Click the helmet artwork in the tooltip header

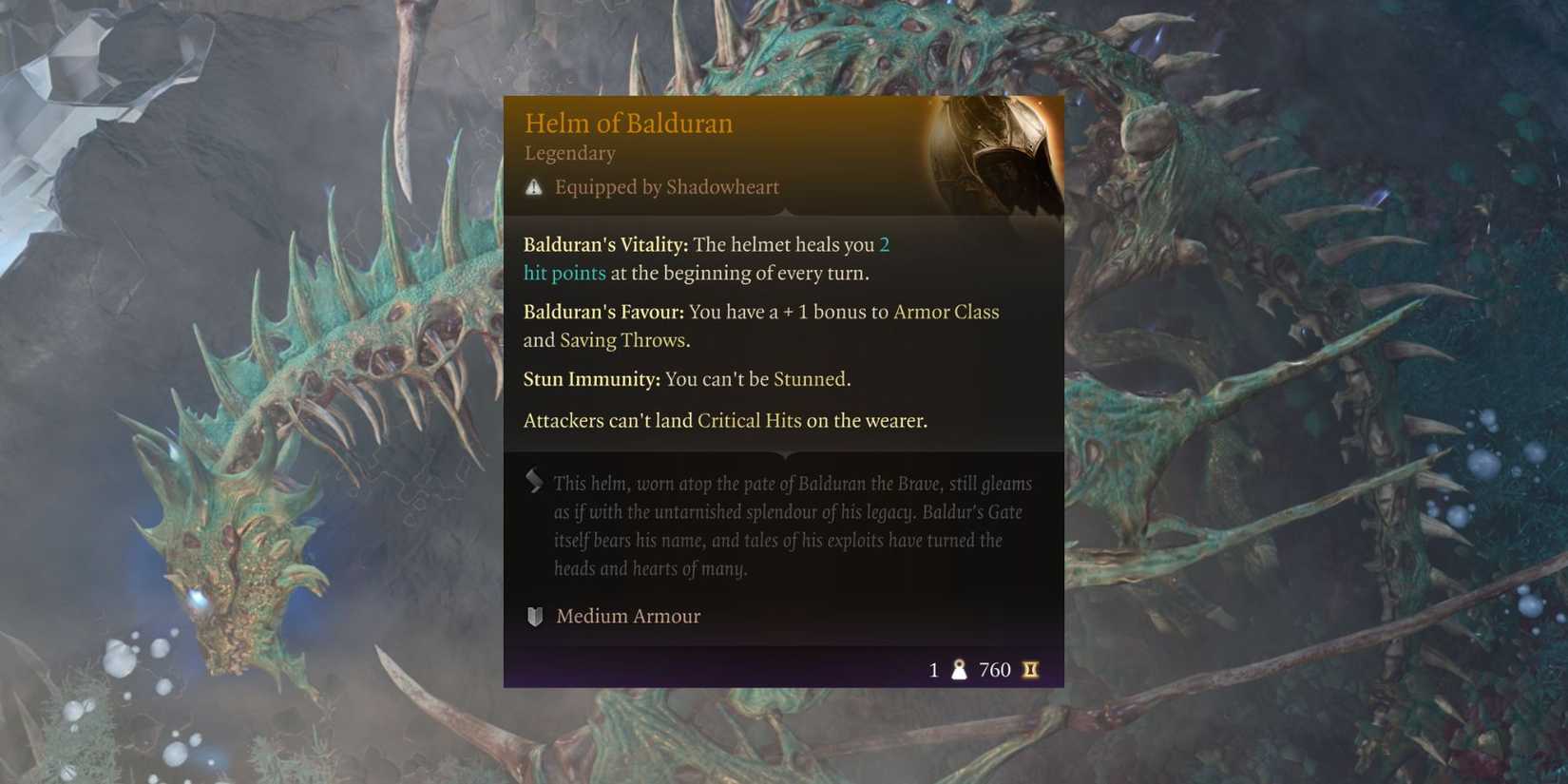click(995, 157)
